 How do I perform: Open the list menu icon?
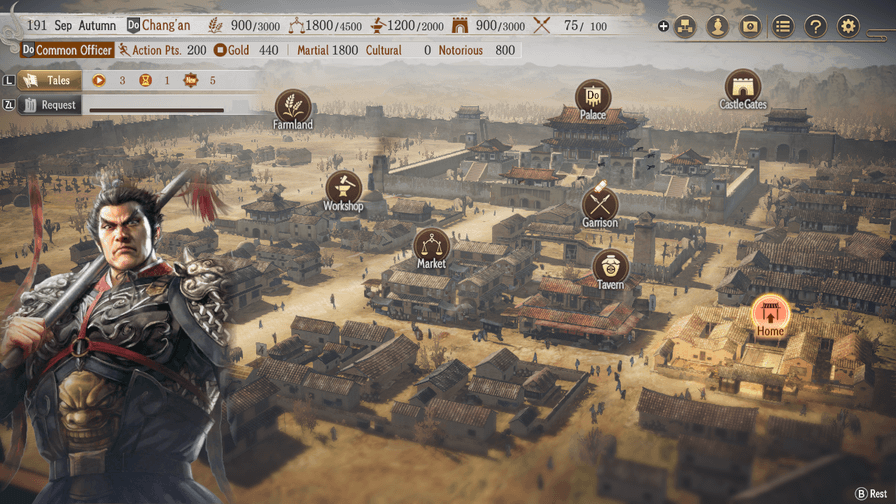click(x=784, y=27)
